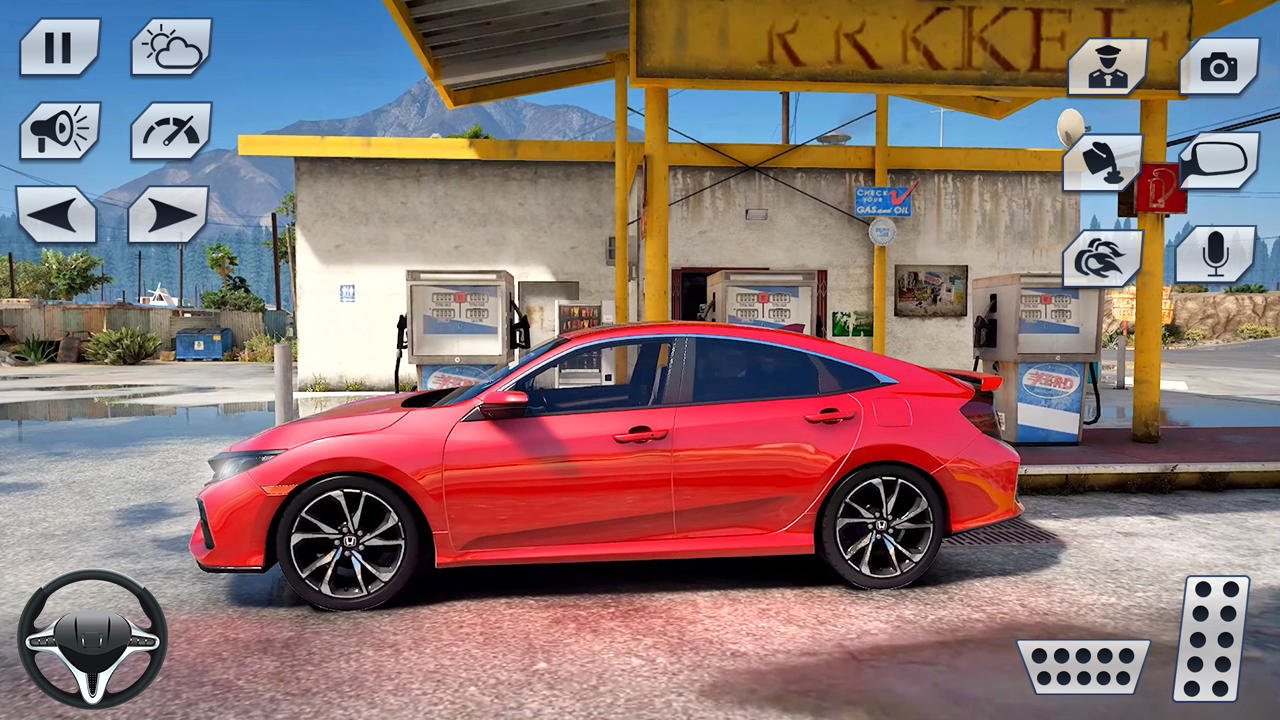The height and width of the screenshot is (720, 1280).
Task: Change the weather with the cloud icon
Action: coord(169,44)
